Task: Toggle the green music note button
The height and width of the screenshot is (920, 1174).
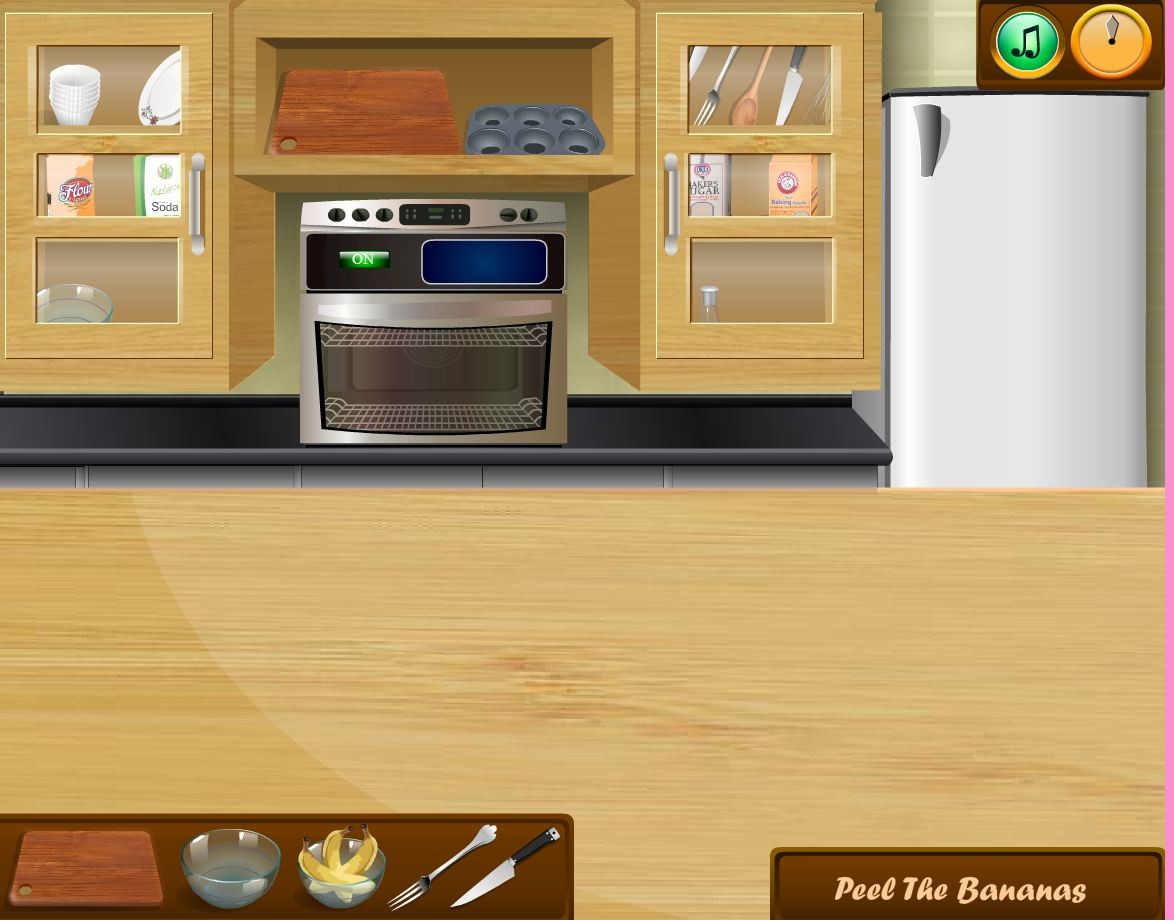Action: [1027, 43]
